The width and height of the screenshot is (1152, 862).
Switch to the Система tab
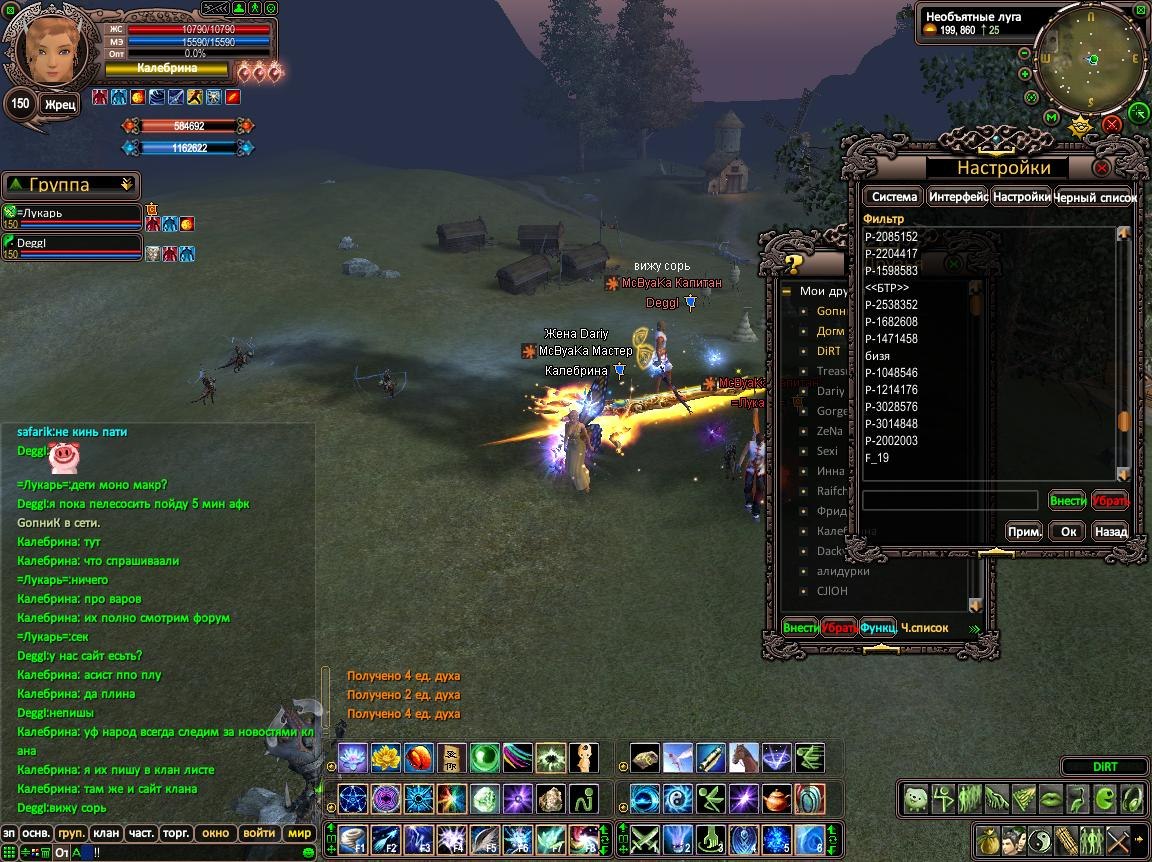(893, 197)
